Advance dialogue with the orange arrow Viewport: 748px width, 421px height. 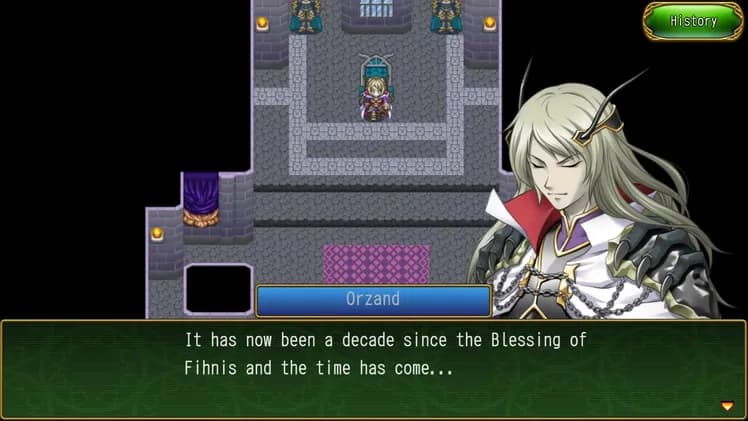727,405
